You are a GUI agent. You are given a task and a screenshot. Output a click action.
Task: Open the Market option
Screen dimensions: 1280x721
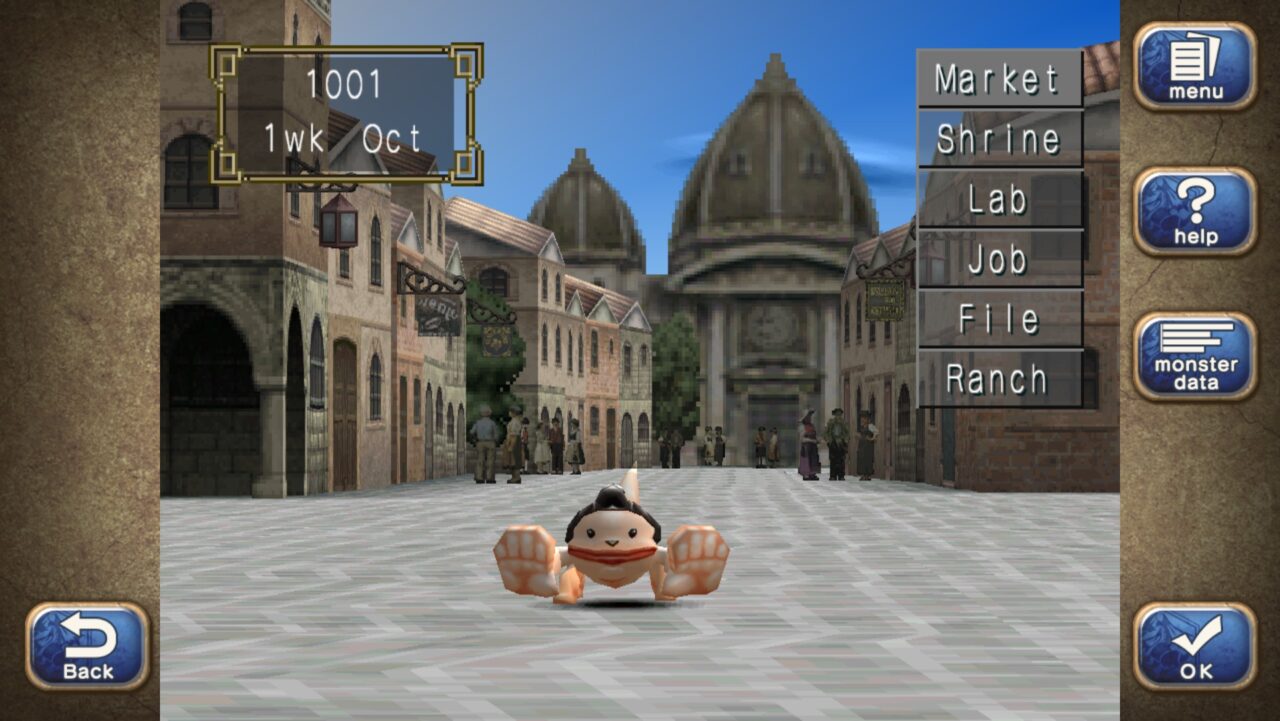(999, 78)
